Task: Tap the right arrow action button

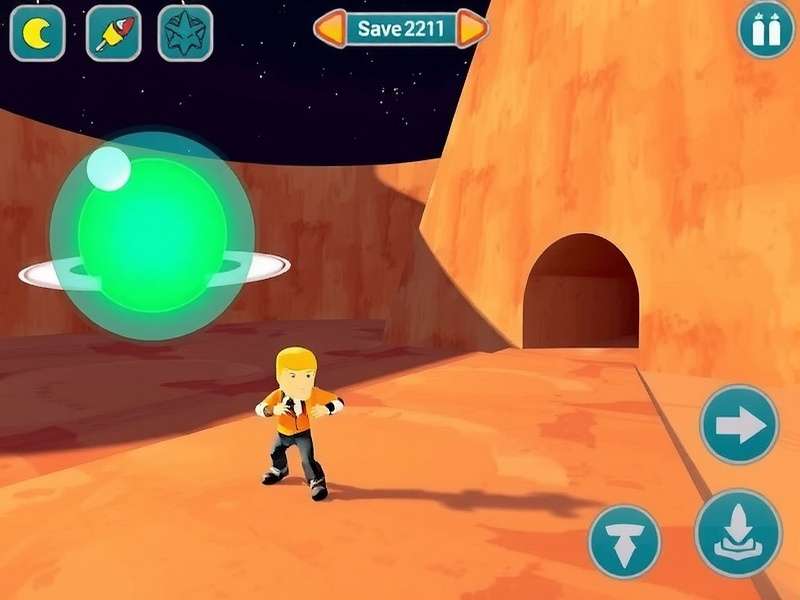Action: pos(739,425)
